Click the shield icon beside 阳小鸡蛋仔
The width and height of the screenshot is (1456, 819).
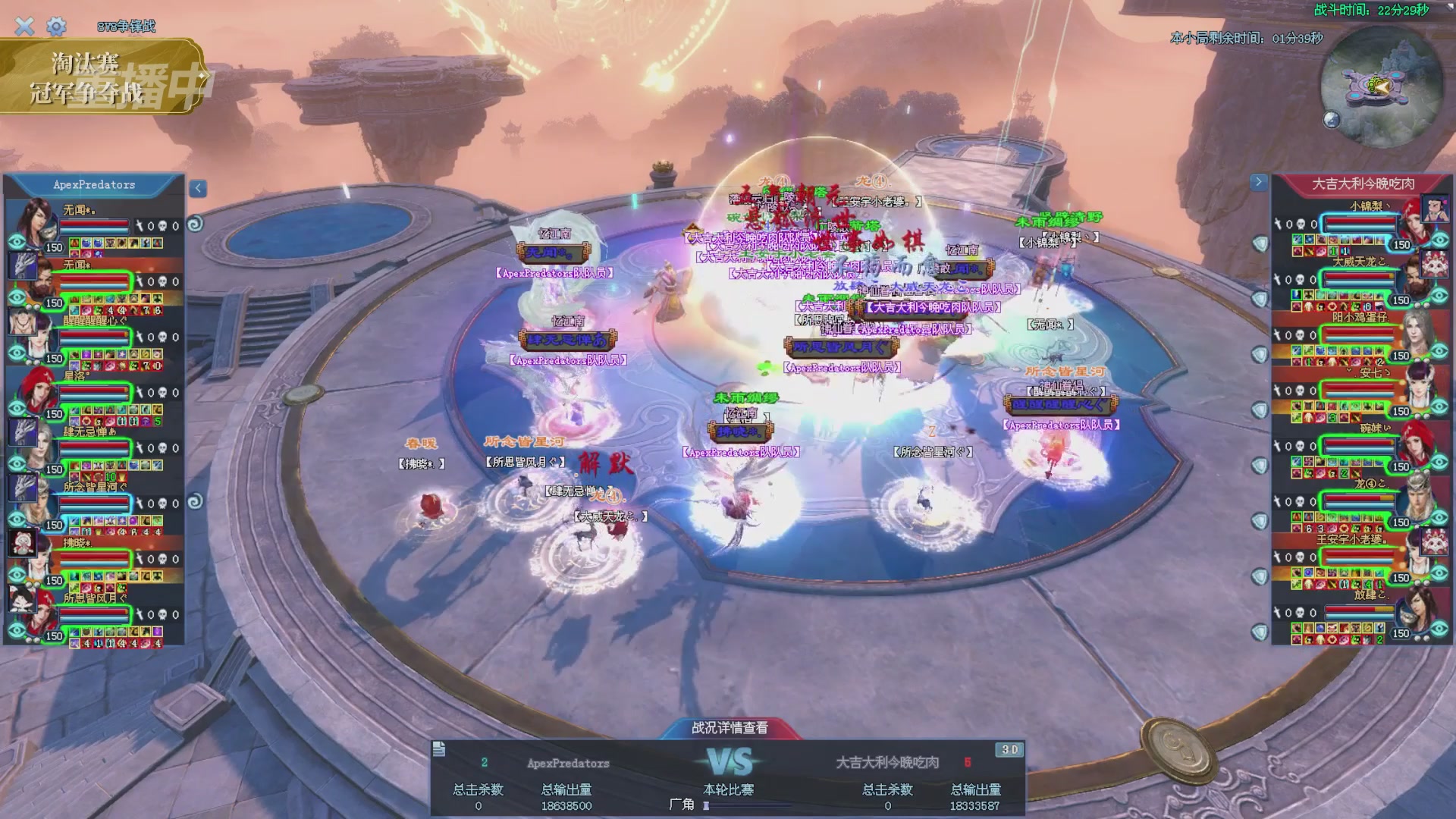(1260, 354)
